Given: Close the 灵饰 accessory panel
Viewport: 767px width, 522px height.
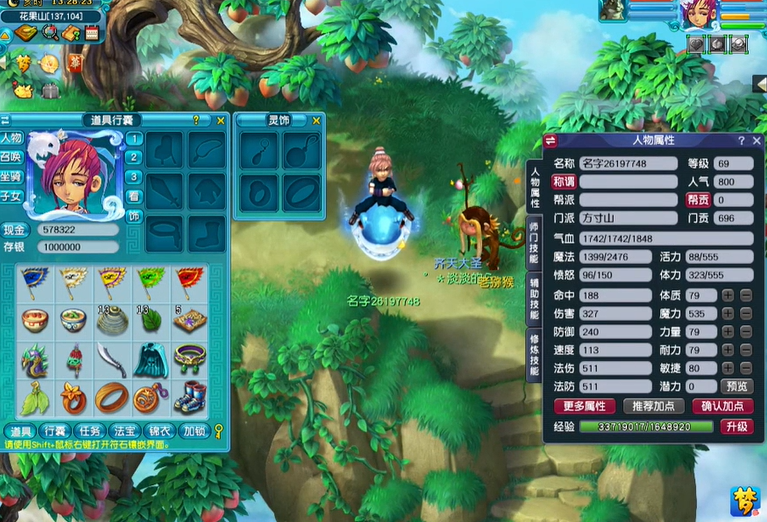Looking at the screenshot, I should click(x=317, y=120).
